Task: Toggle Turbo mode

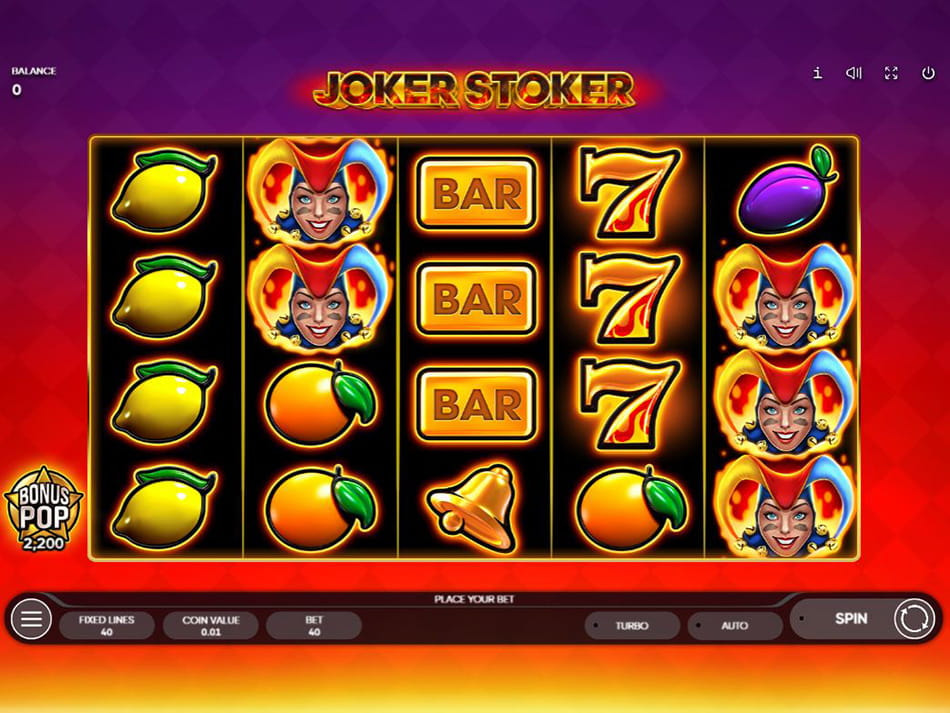Action: coord(632,626)
